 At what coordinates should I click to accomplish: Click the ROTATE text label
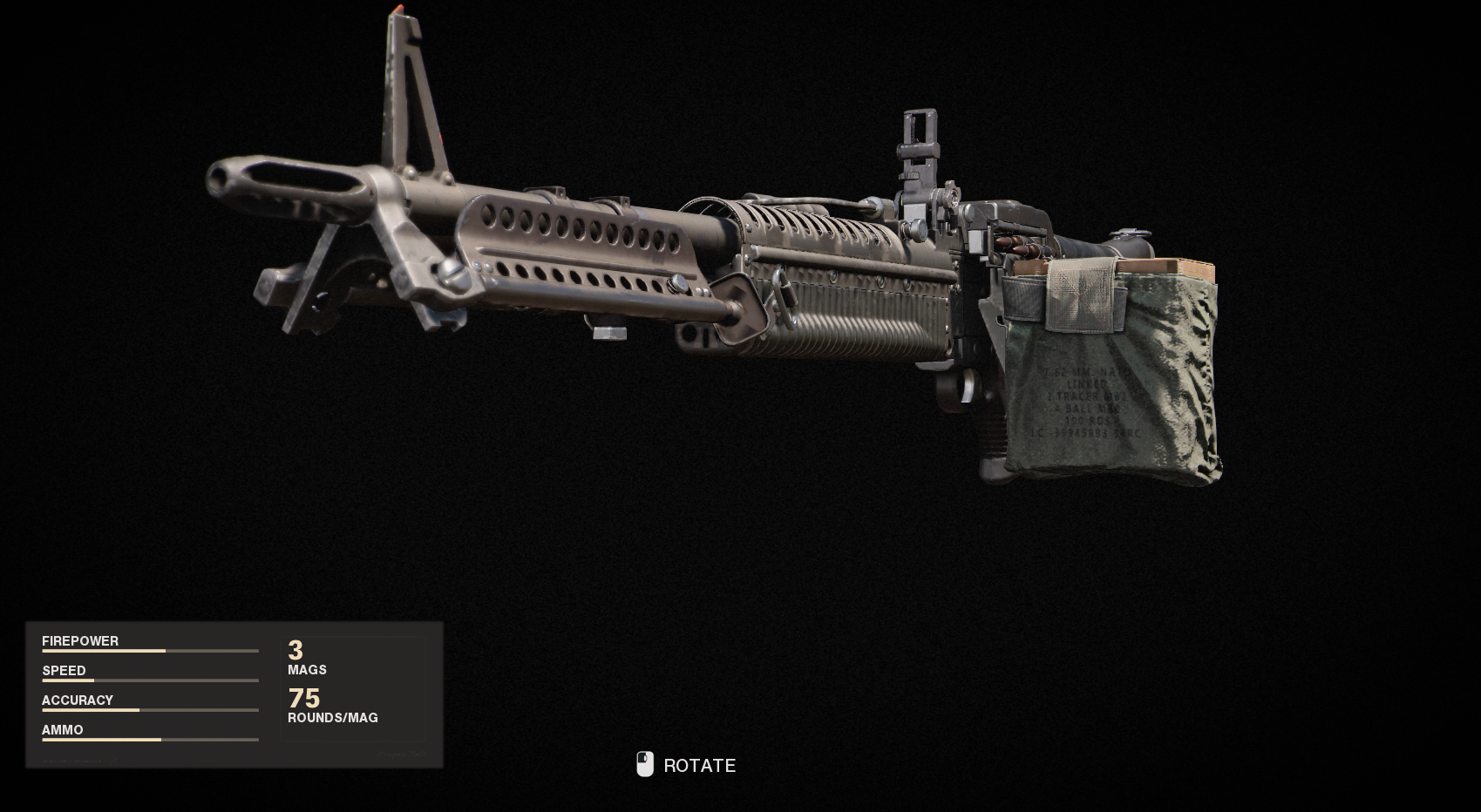699,766
